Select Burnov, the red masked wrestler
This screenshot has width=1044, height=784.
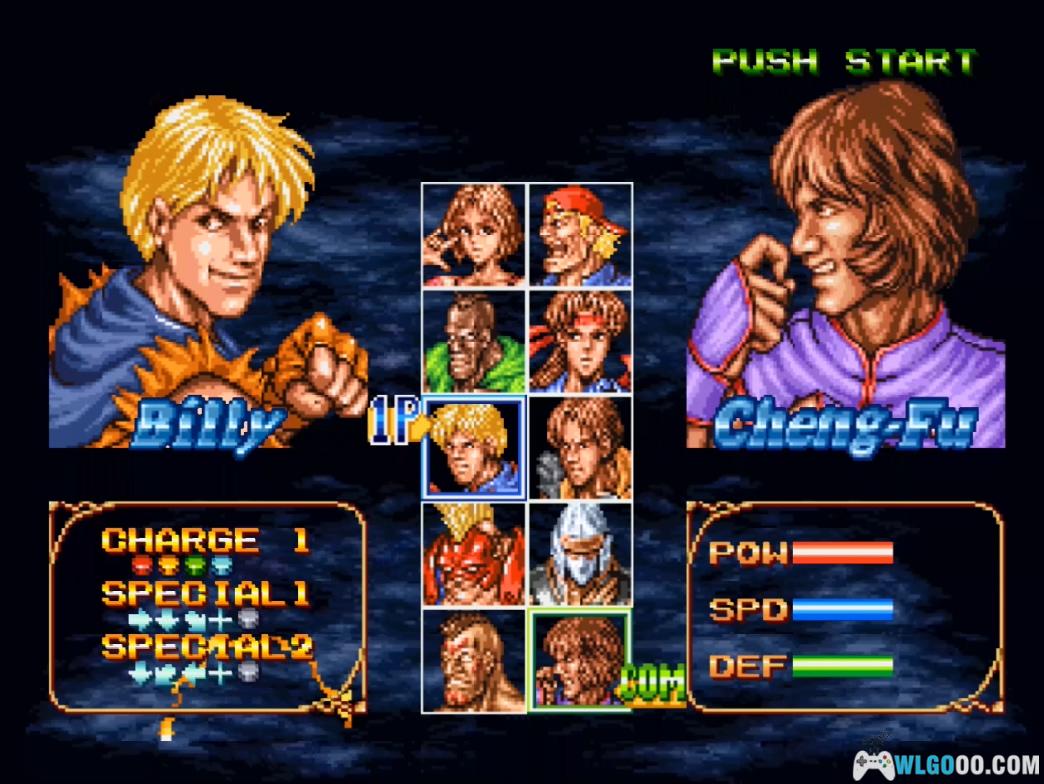click(474, 553)
